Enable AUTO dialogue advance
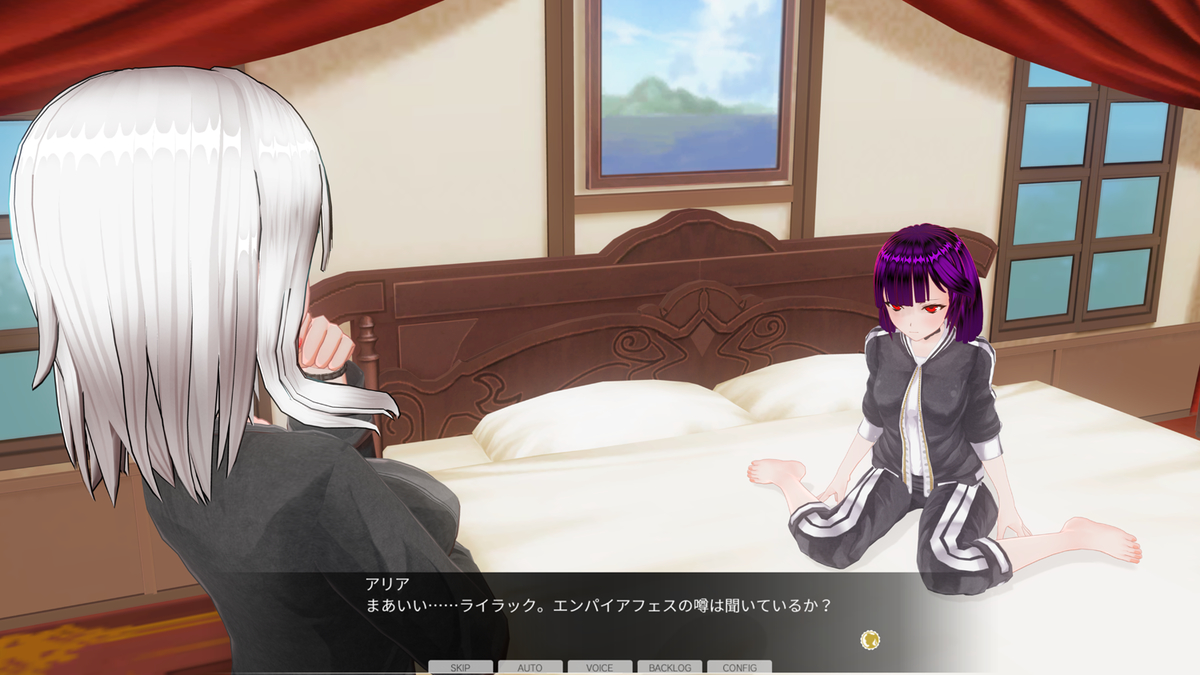The height and width of the screenshot is (675, 1200). tap(530, 667)
